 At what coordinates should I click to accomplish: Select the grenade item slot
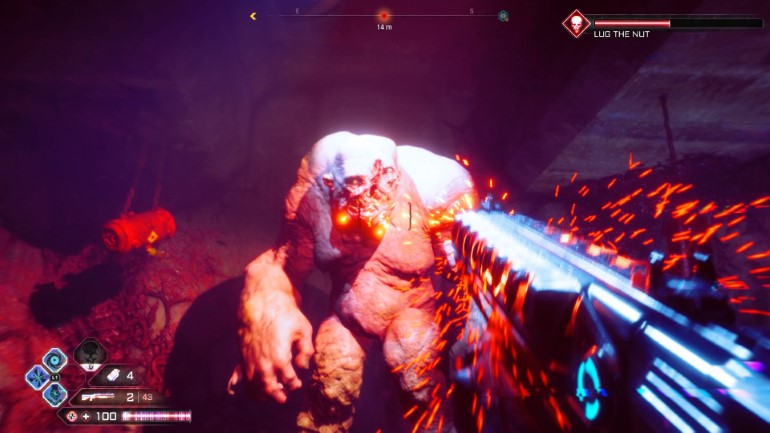112,376
